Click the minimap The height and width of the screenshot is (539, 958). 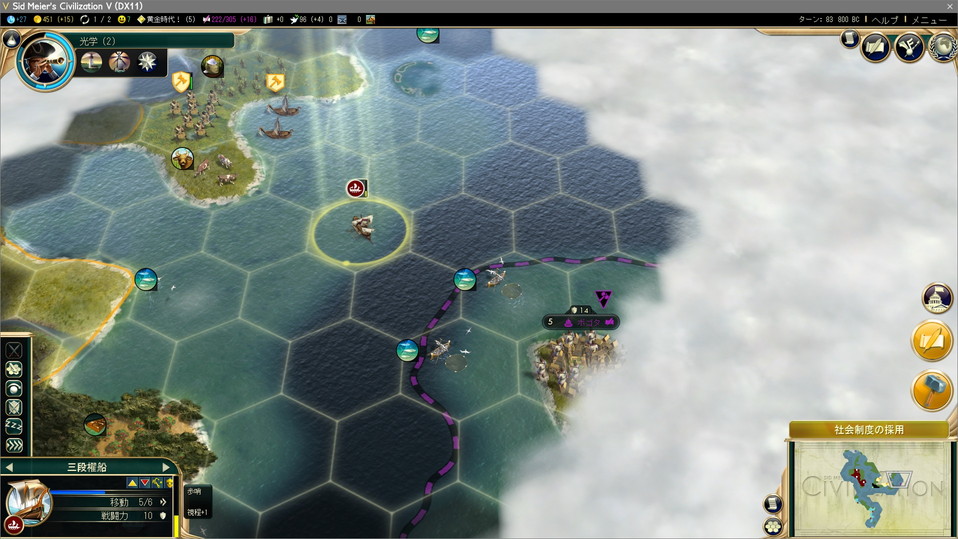(868, 487)
